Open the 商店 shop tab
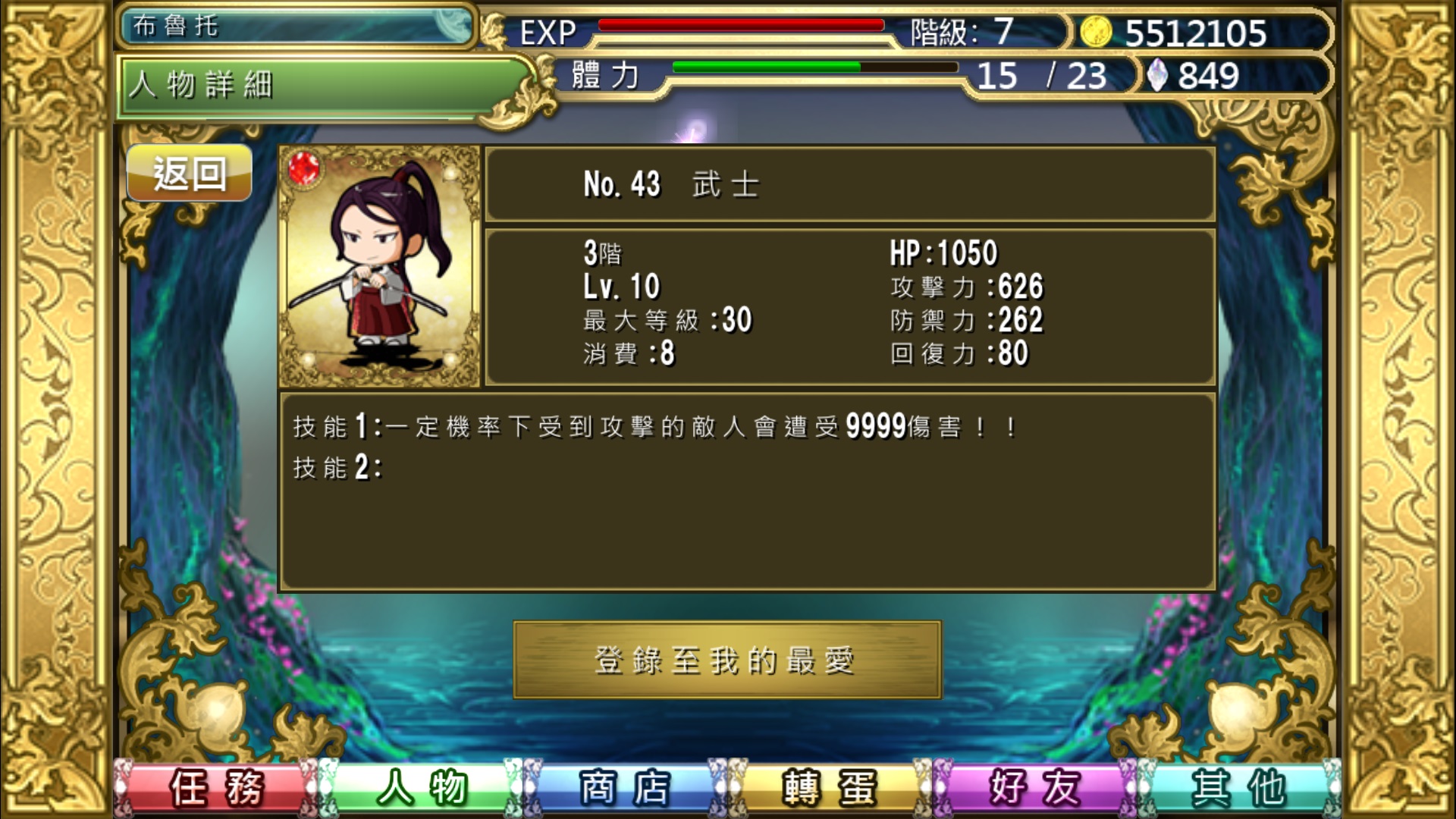This screenshot has height=819, width=1456. click(x=626, y=787)
